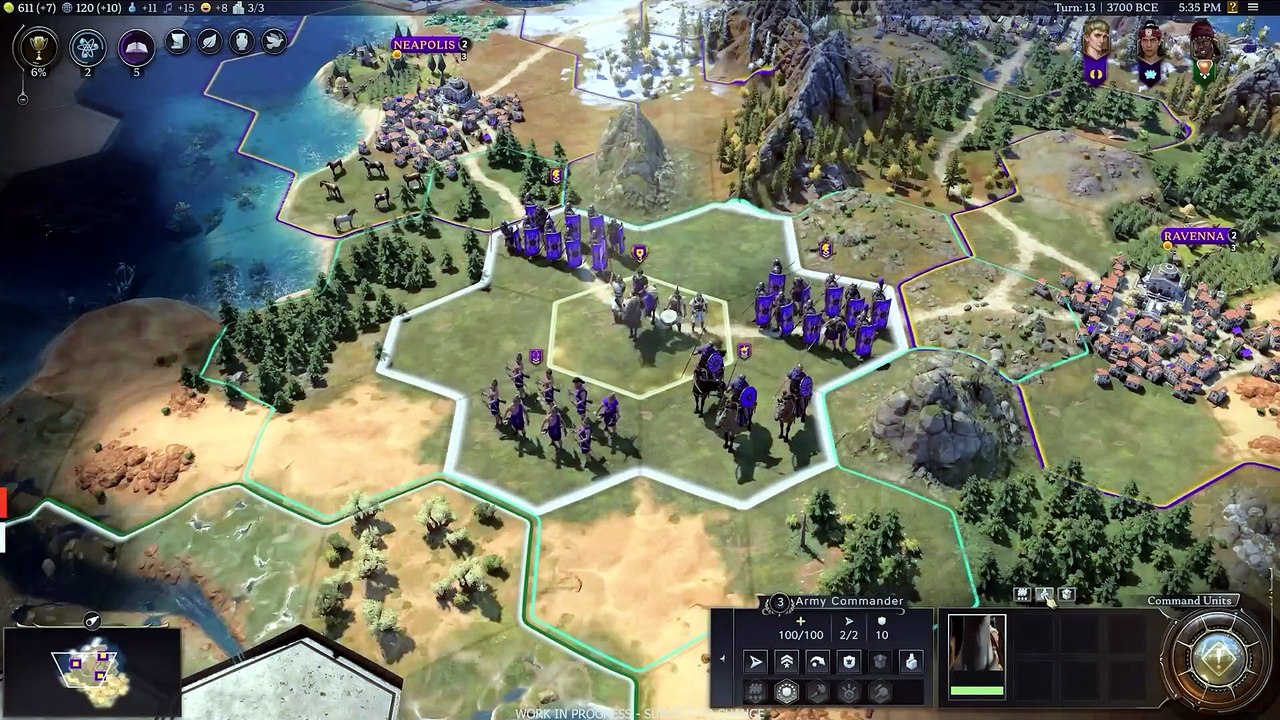Click the Command Units next-action orb
This screenshot has height=720, width=1280.
(x=1217, y=660)
